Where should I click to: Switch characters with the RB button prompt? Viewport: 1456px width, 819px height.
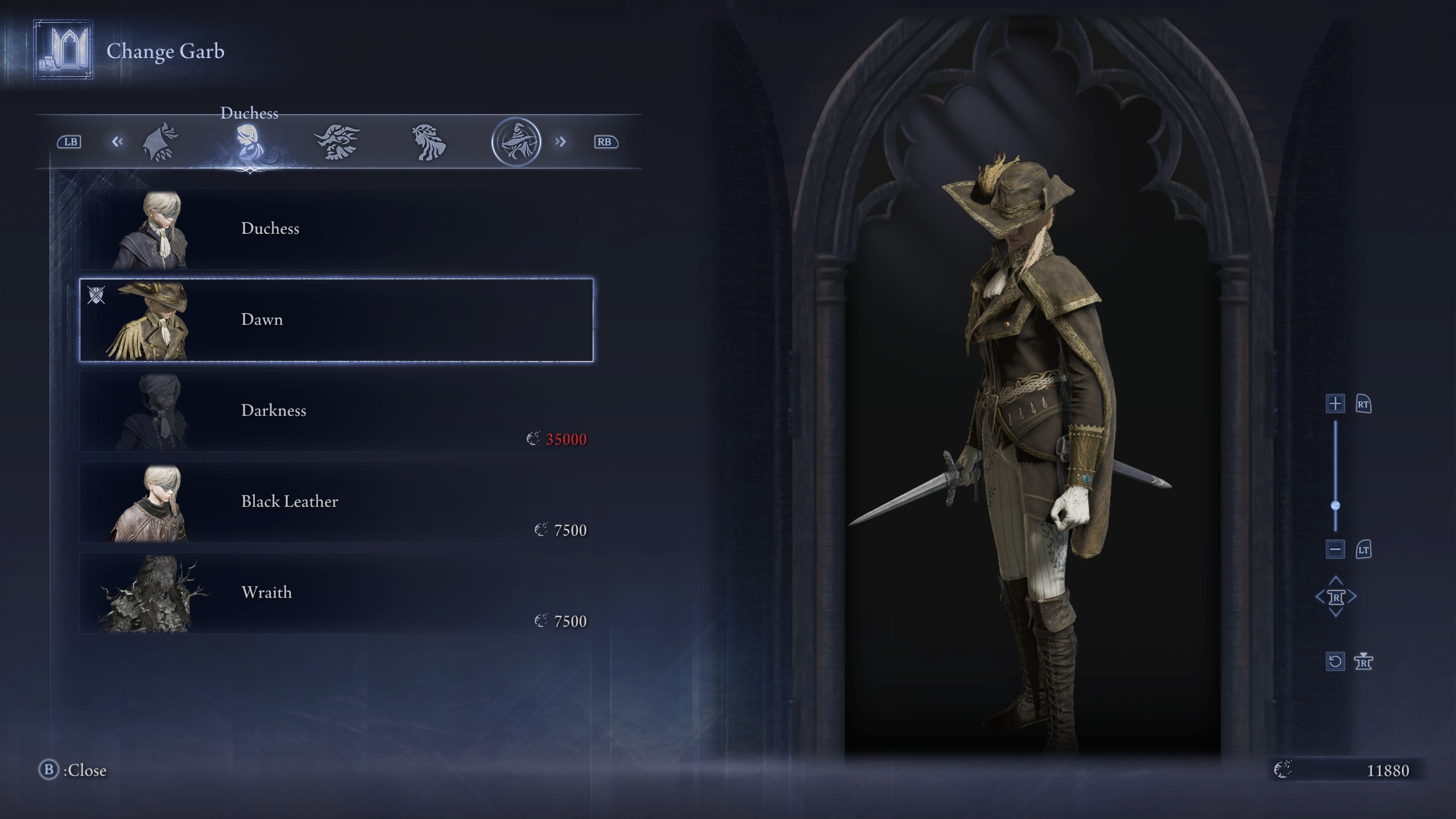point(606,142)
